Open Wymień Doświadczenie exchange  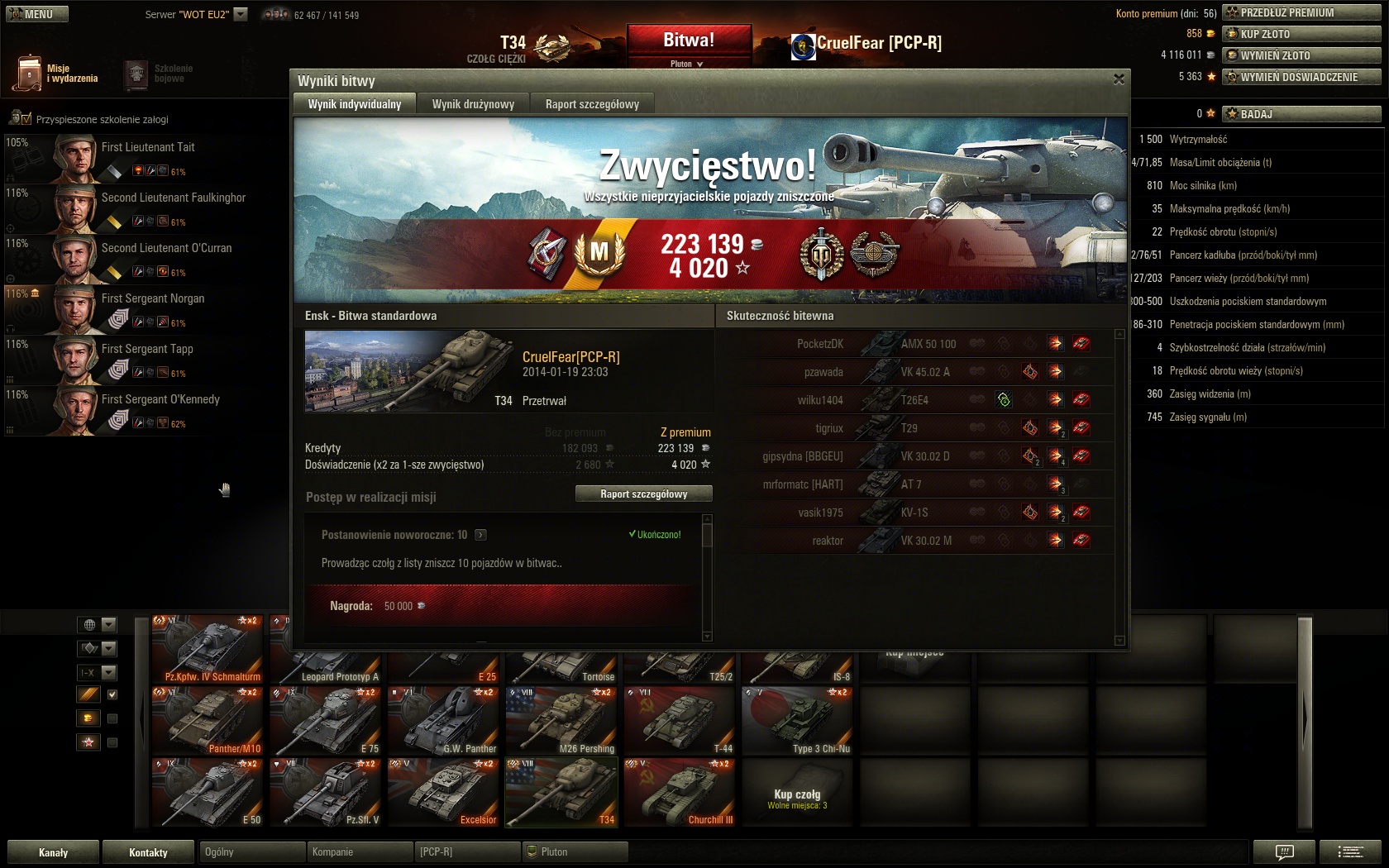pyautogui.click(x=1301, y=77)
